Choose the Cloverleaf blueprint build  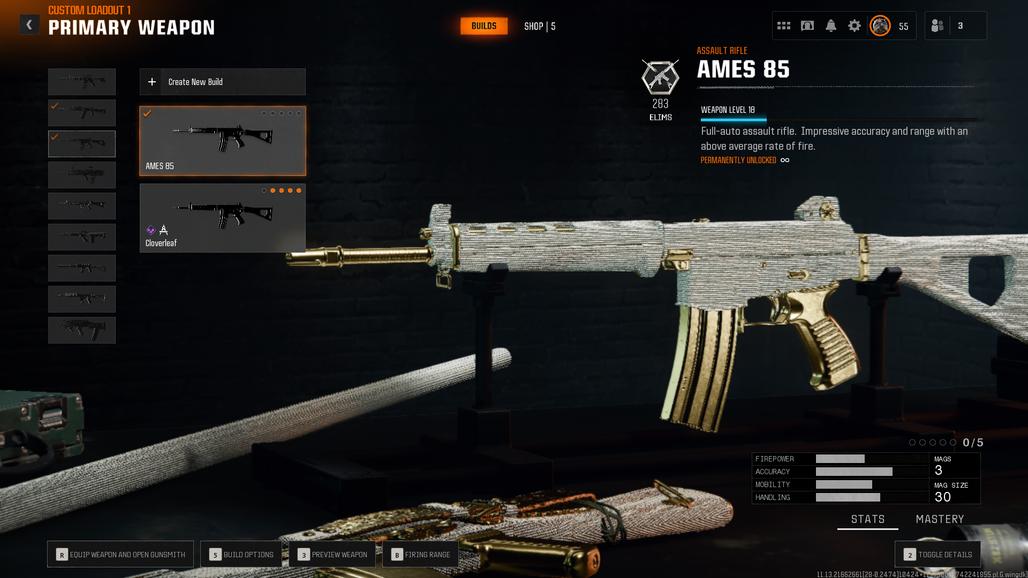coord(222,216)
